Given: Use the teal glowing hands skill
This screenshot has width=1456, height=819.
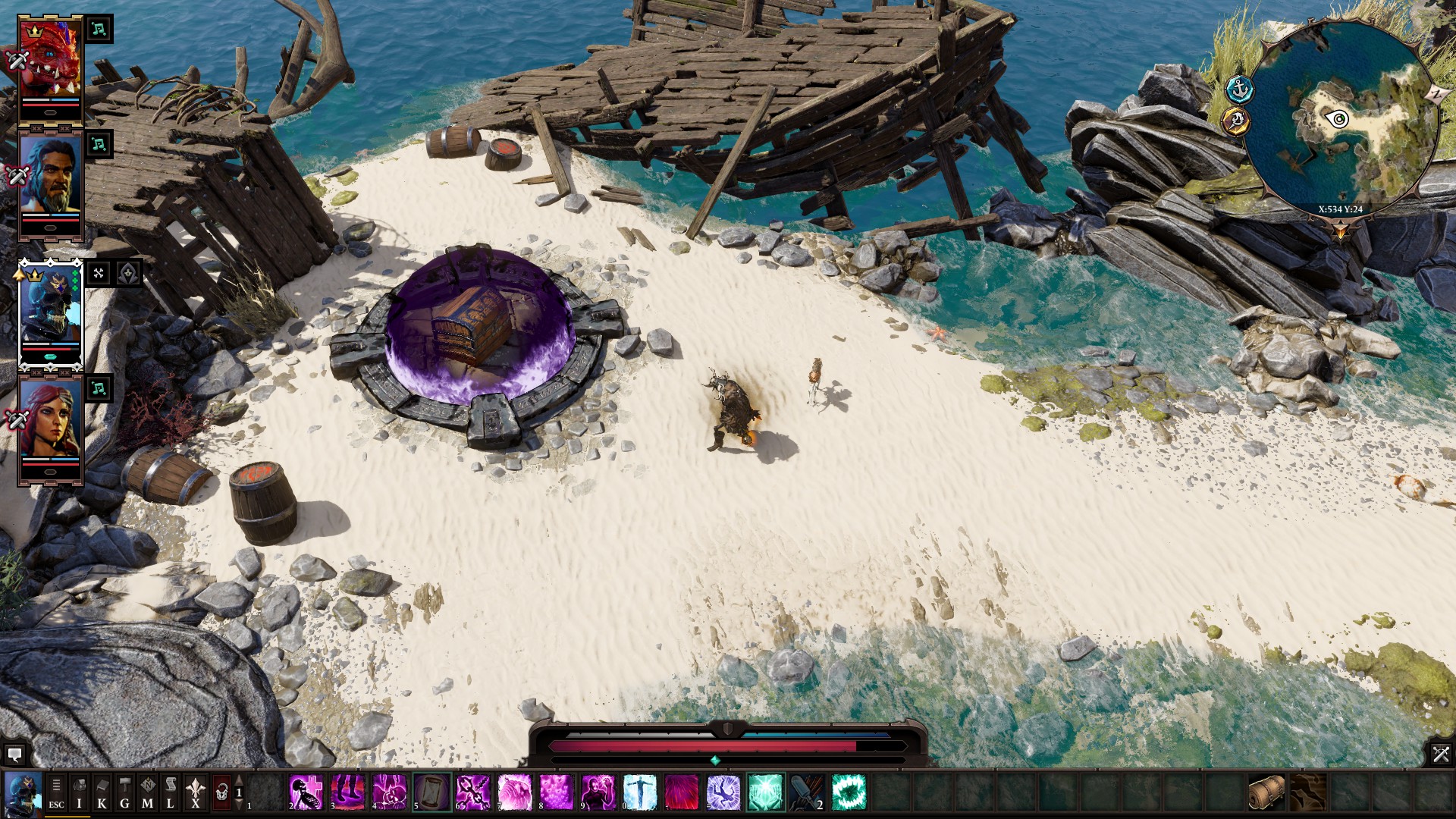Looking at the screenshot, I should [765, 792].
